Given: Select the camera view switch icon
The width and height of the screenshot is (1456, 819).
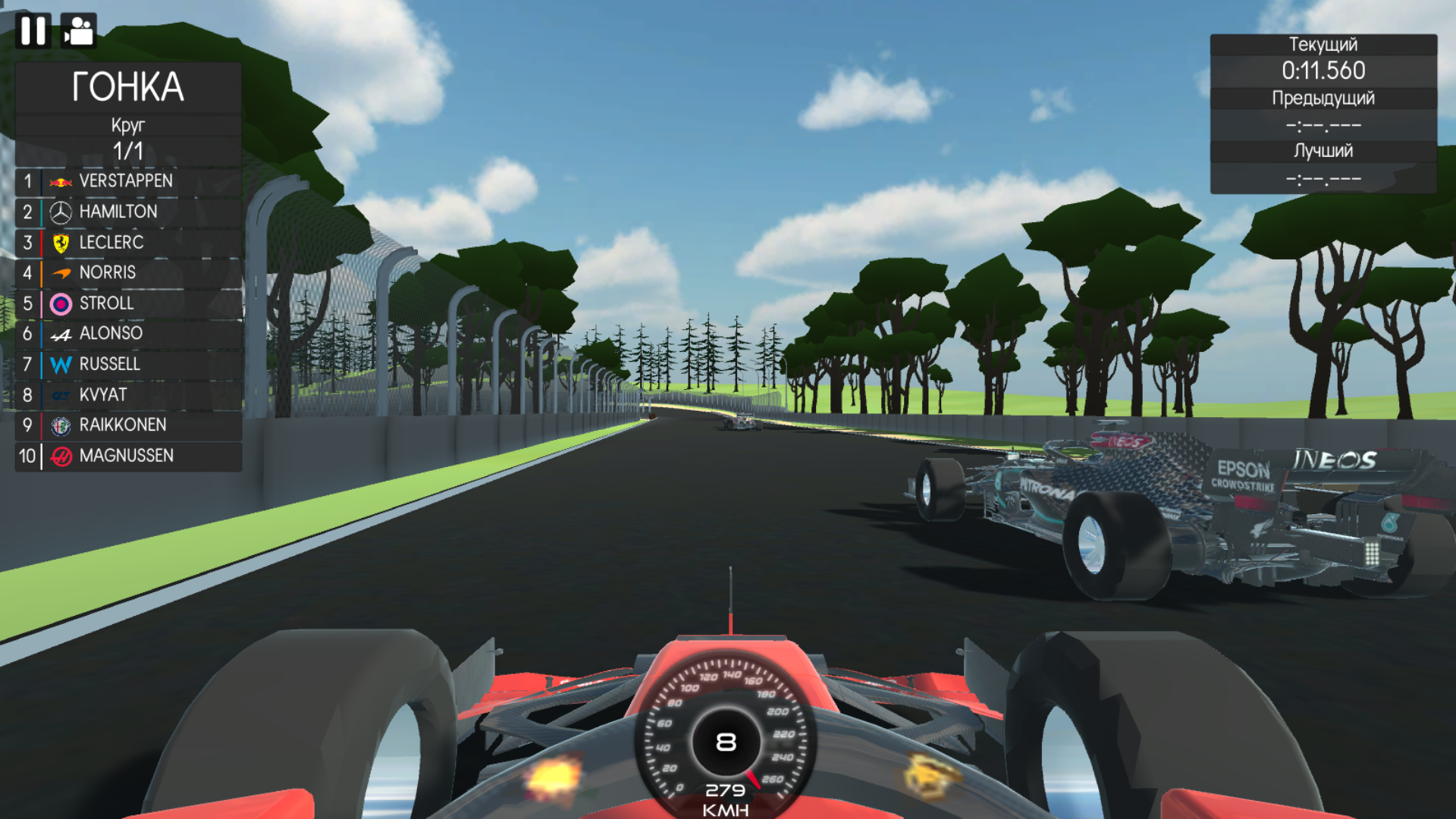Looking at the screenshot, I should 80,30.
